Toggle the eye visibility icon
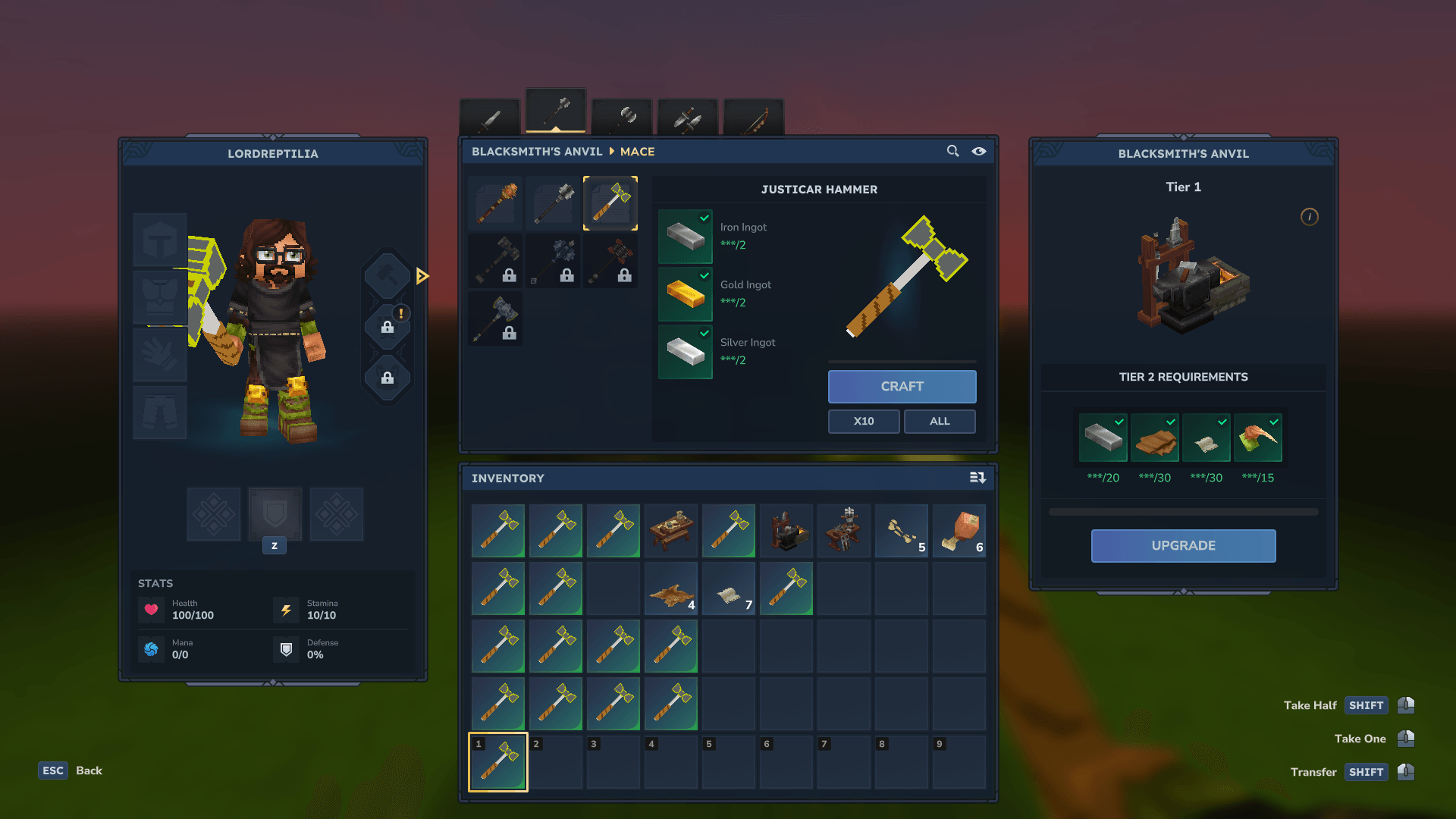The width and height of the screenshot is (1456, 819). click(x=979, y=151)
